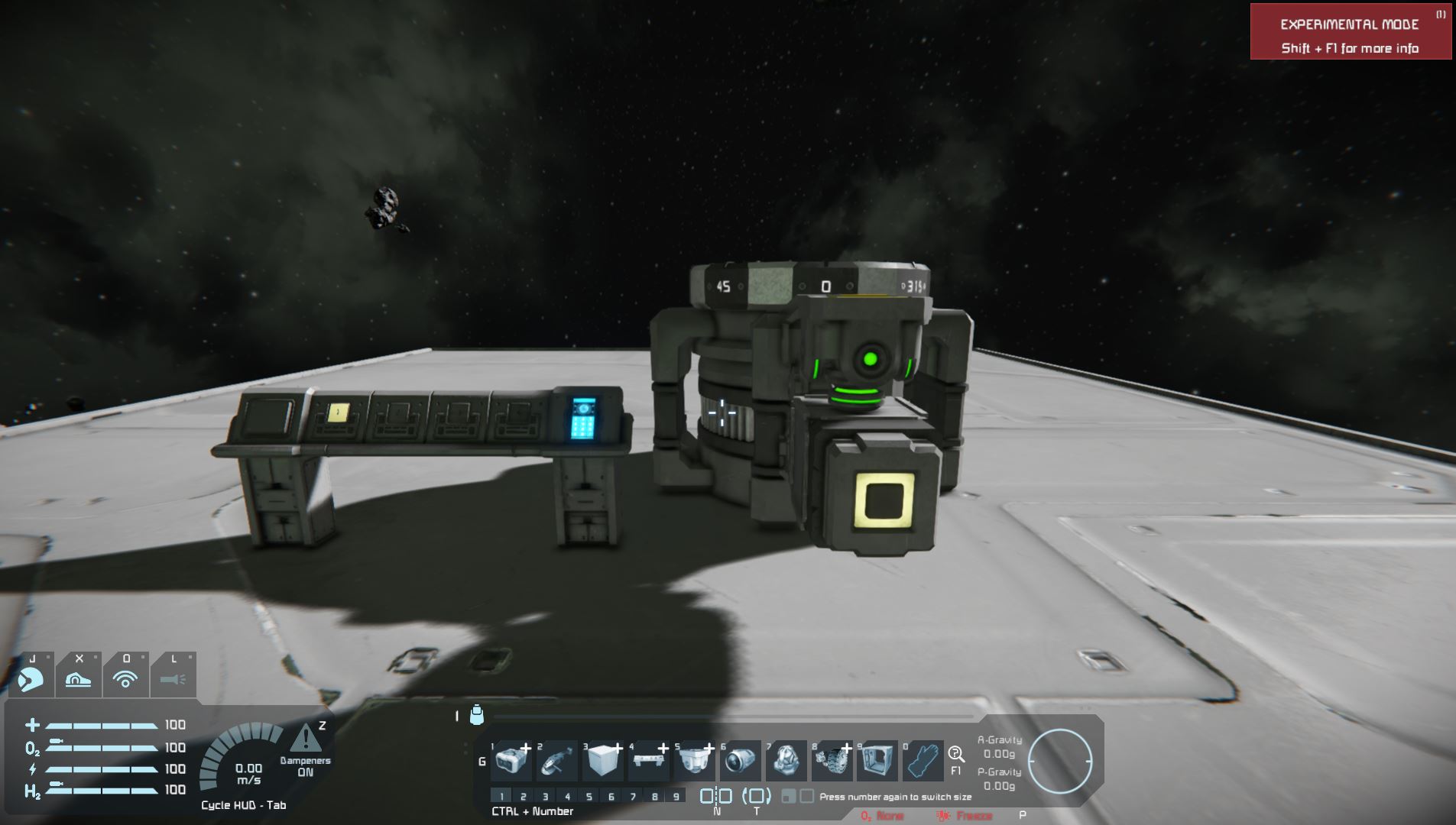Choose the toolbar slot 5 block
This screenshot has width=1456, height=825.
tap(695, 761)
